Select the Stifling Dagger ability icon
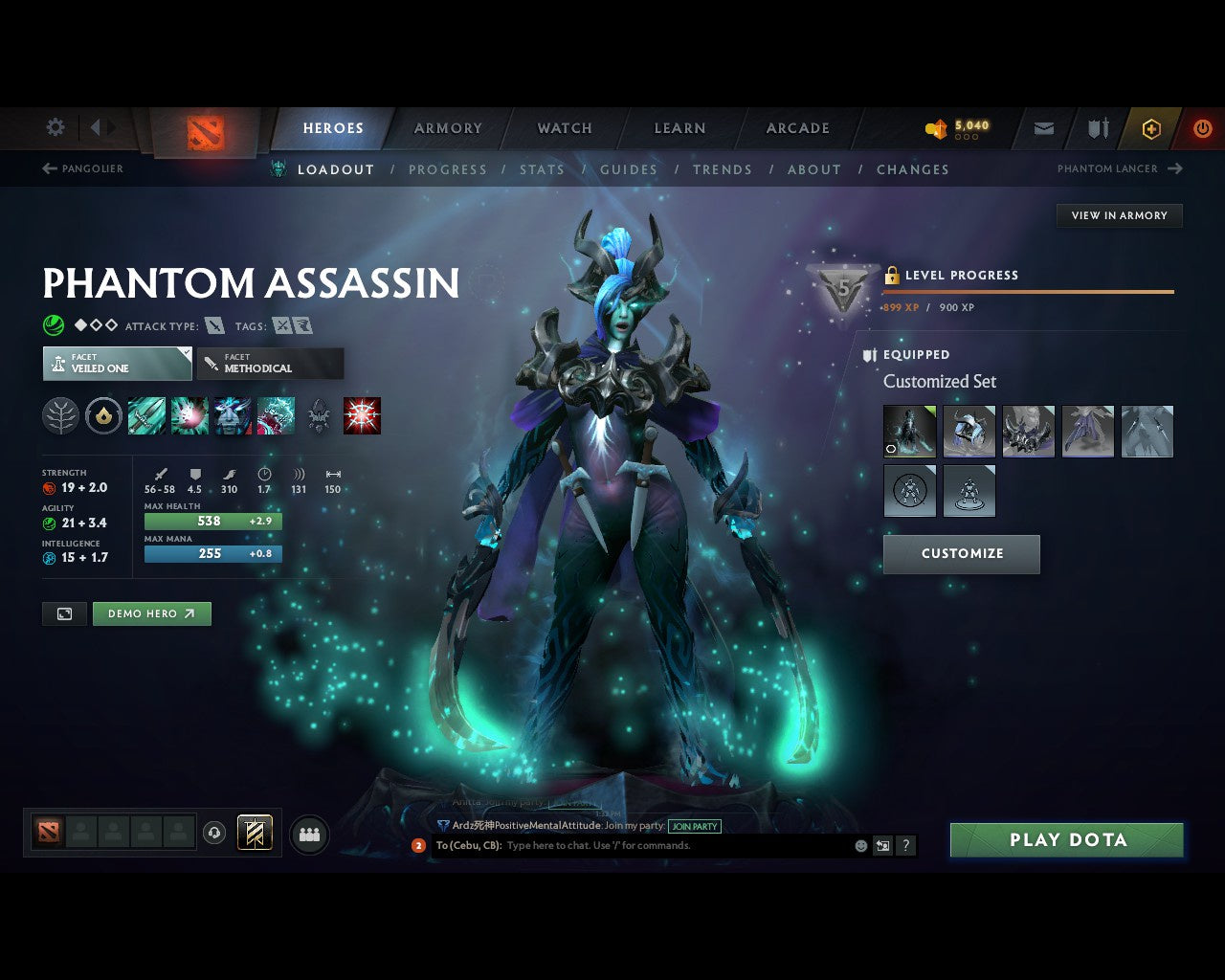The width and height of the screenshot is (1225, 980). pos(147,415)
